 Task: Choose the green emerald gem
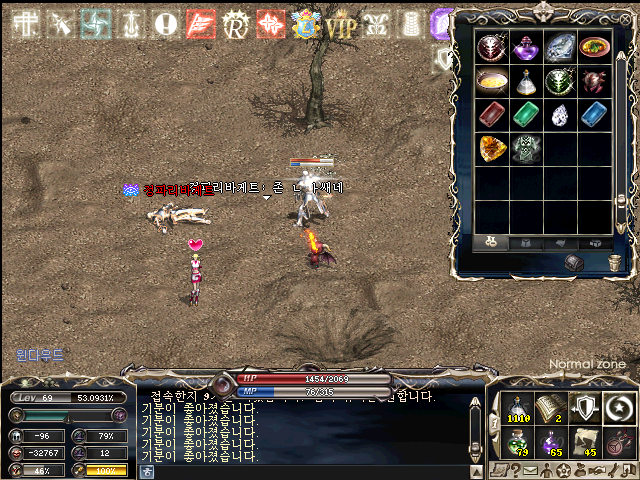point(526,113)
